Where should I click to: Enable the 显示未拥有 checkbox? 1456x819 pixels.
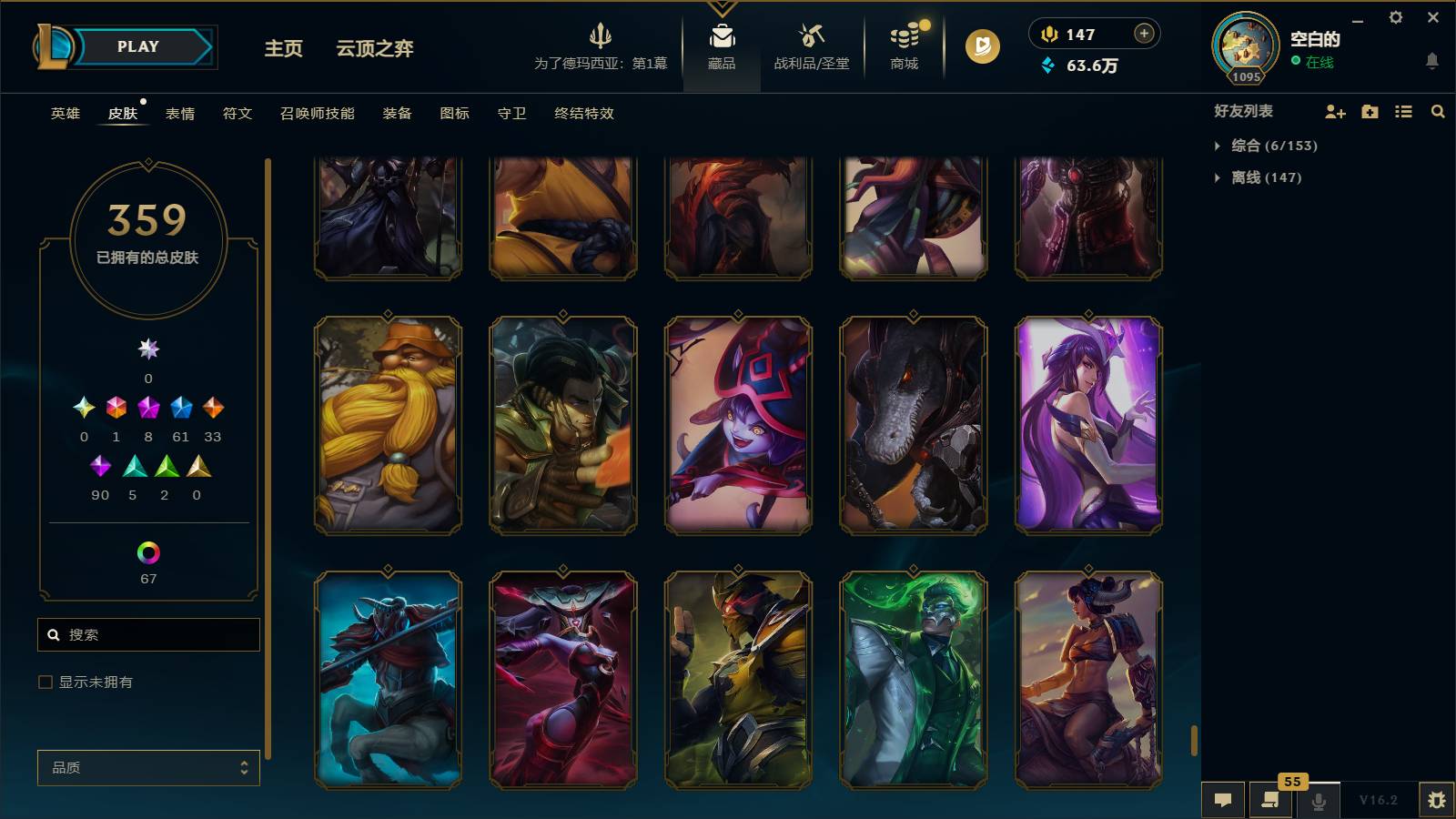43,681
